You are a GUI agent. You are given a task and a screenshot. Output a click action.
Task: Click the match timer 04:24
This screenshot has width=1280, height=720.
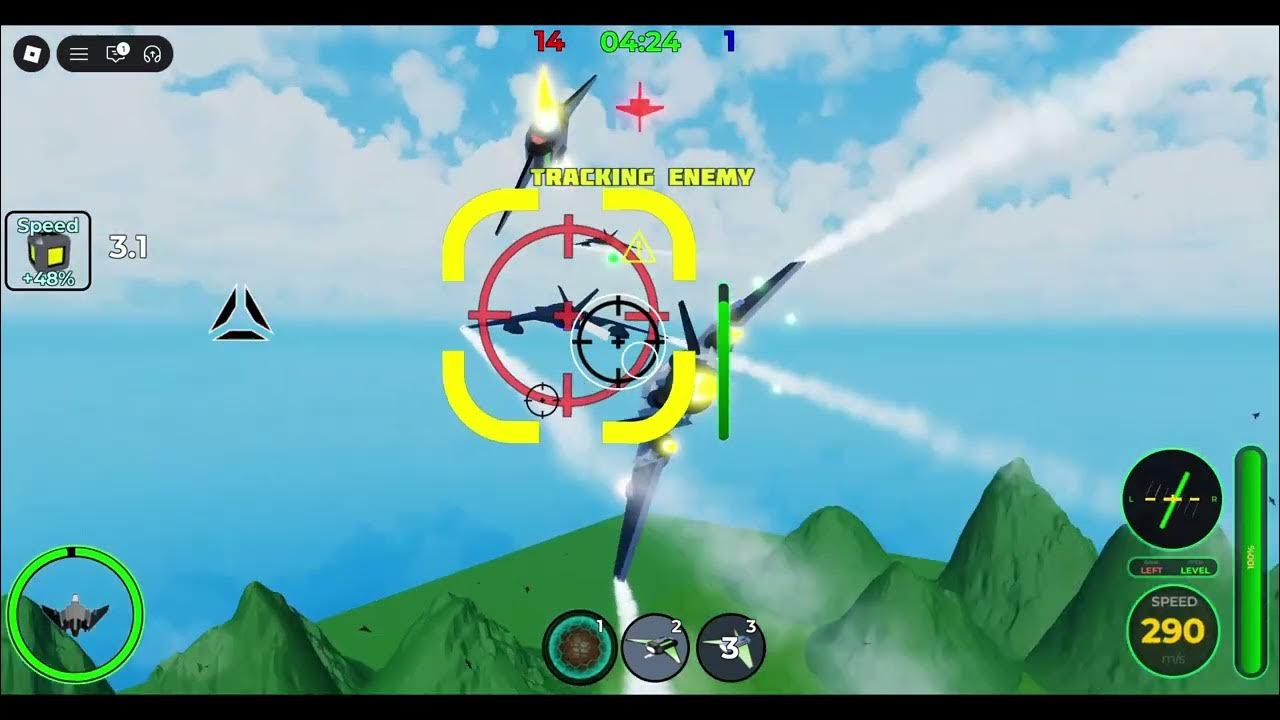pos(638,42)
